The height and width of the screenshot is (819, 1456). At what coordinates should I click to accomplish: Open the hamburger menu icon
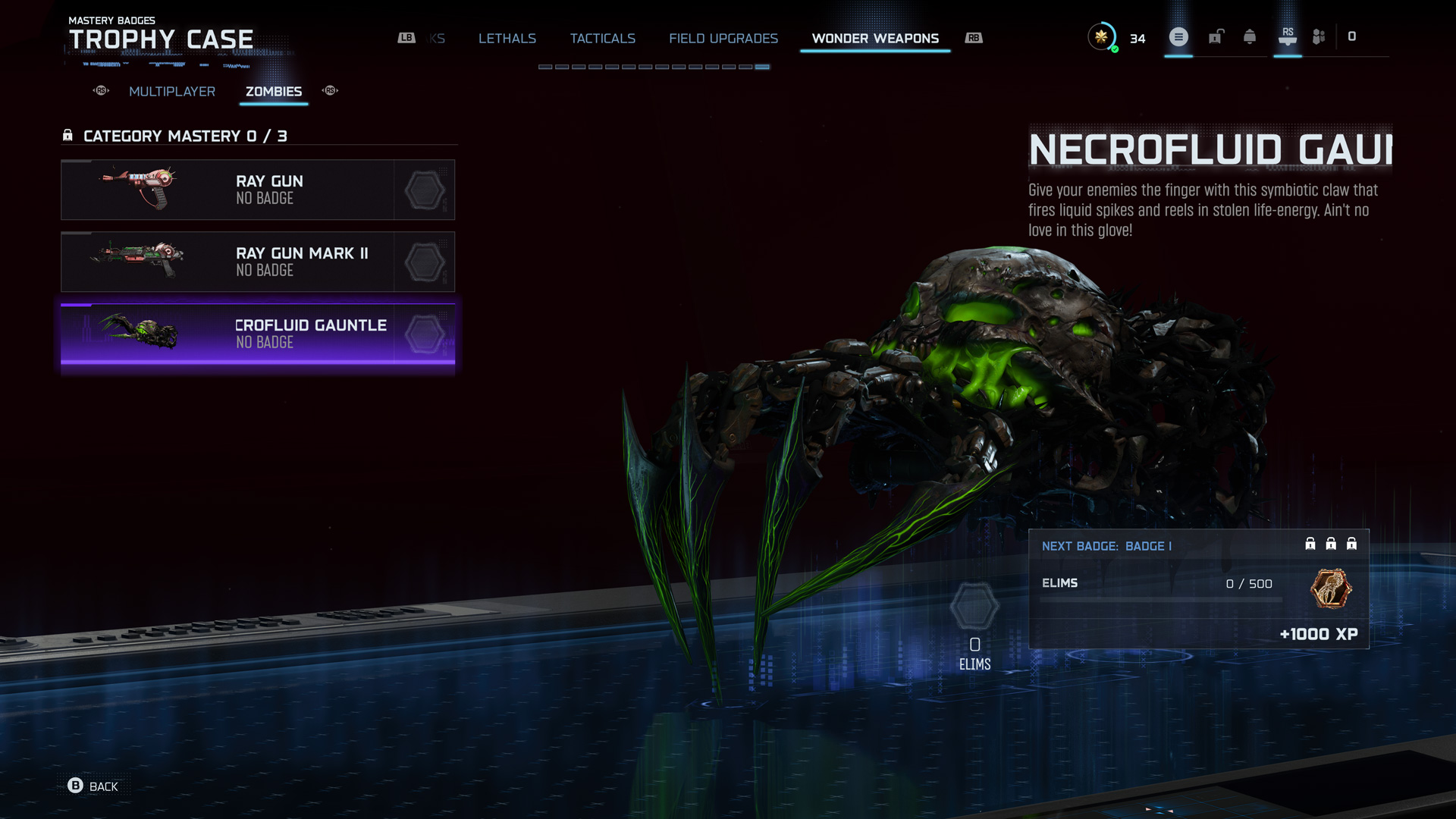[1178, 36]
